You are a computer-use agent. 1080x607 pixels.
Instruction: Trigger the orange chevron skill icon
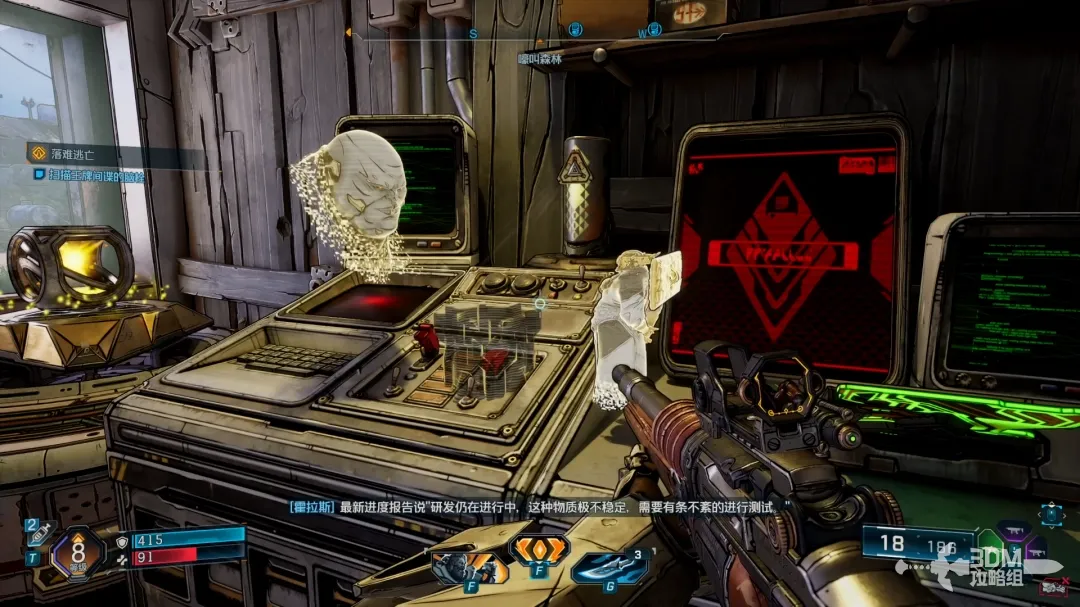pos(539,548)
